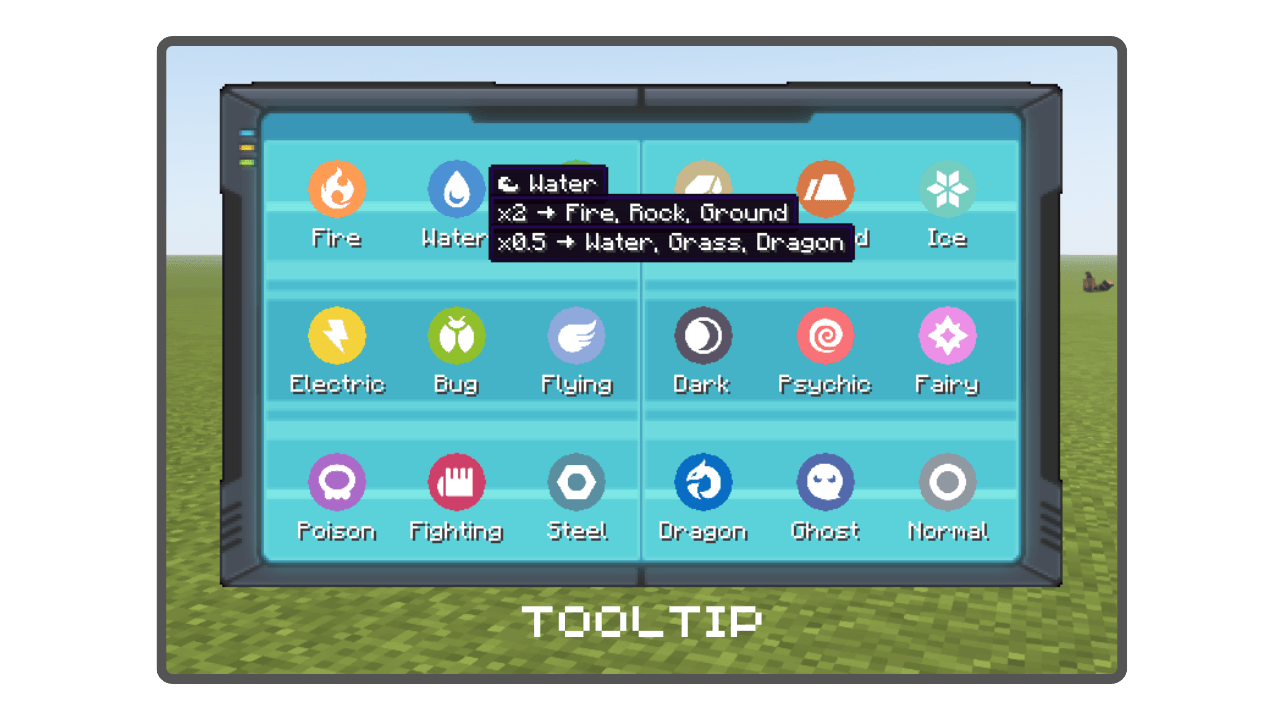Click the Ground trapezoid icon
This screenshot has height=720, width=1280.
(x=825, y=190)
